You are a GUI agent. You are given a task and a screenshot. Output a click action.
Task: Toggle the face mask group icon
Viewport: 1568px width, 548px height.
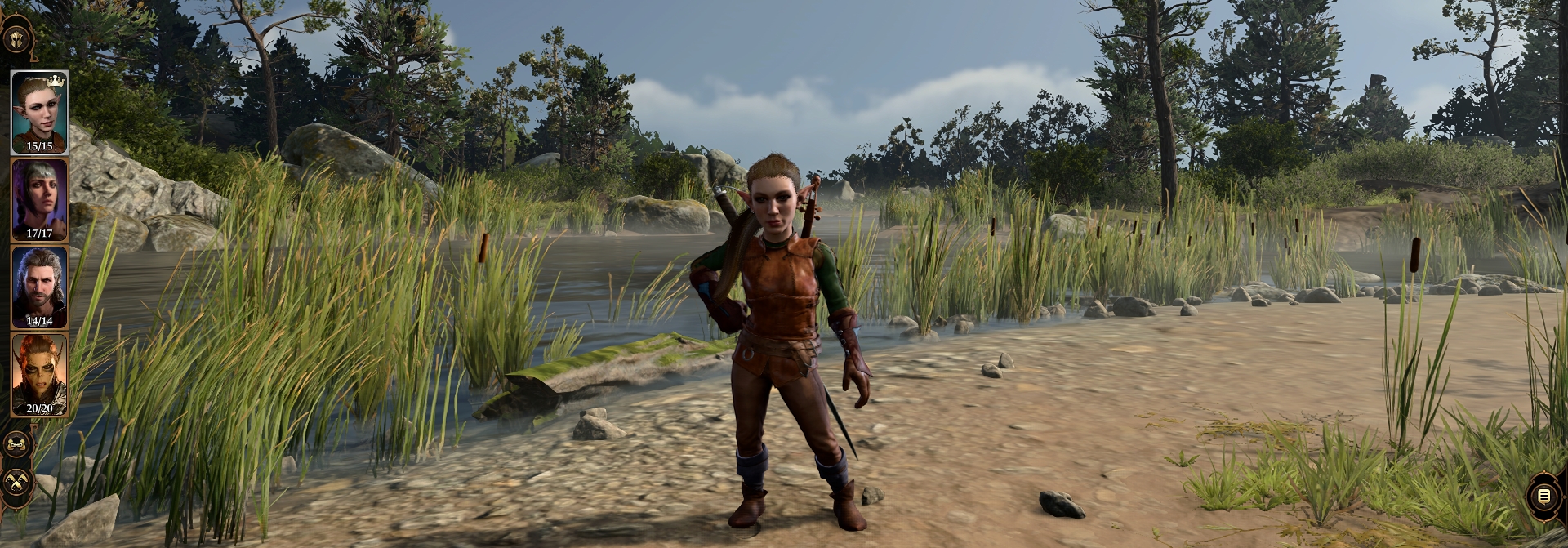point(17,445)
